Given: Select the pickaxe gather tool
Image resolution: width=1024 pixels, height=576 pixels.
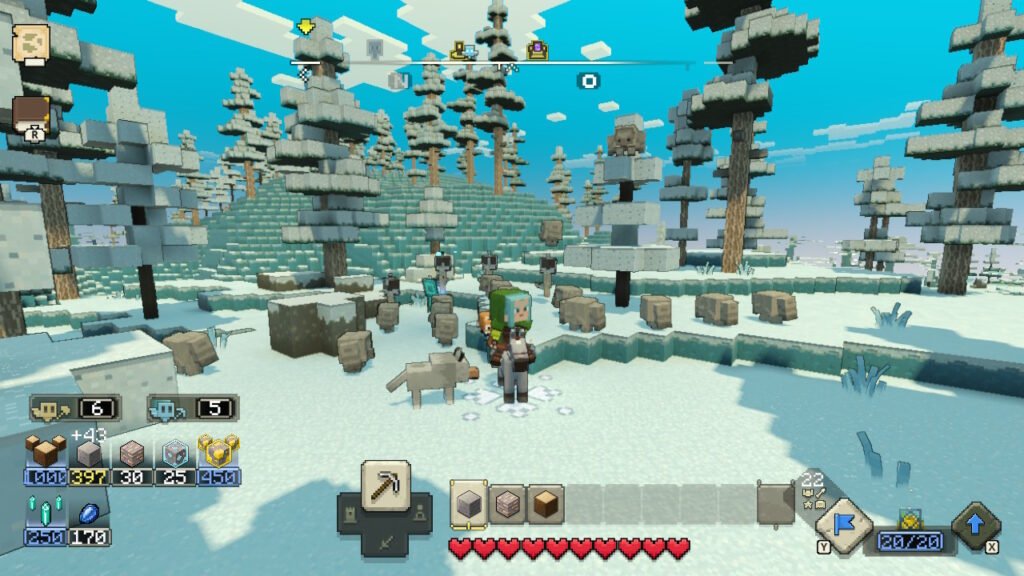Looking at the screenshot, I should pyautogui.click(x=385, y=485).
